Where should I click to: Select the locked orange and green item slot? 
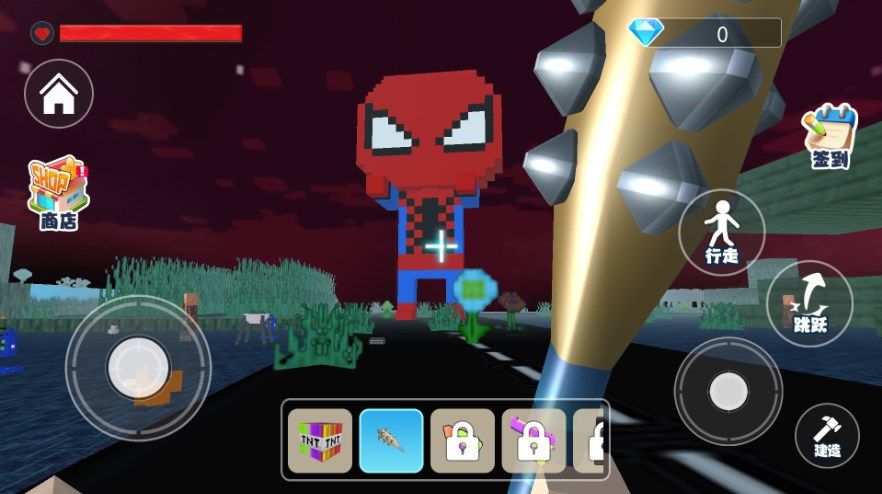pos(462,440)
